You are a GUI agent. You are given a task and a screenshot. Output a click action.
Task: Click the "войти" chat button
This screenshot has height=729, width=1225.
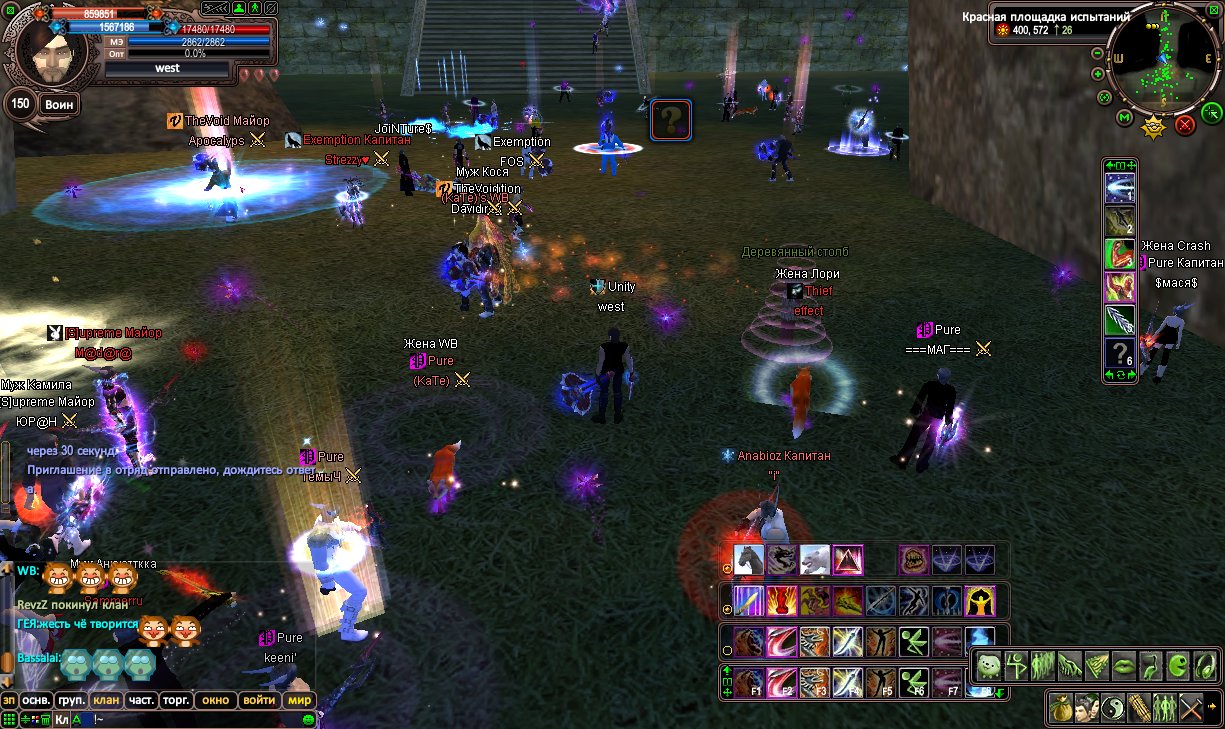click(259, 700)
